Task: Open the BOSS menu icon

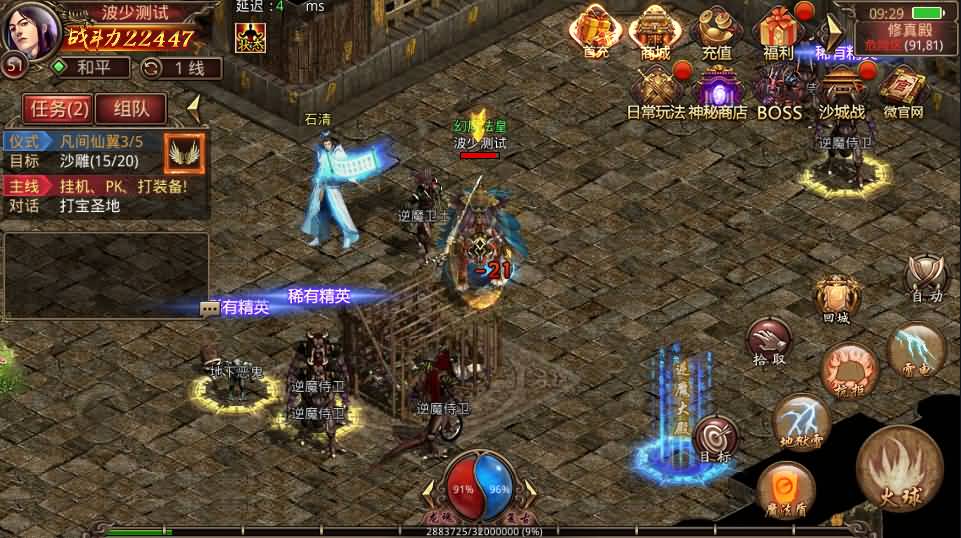Action: (x=779, y=92)
